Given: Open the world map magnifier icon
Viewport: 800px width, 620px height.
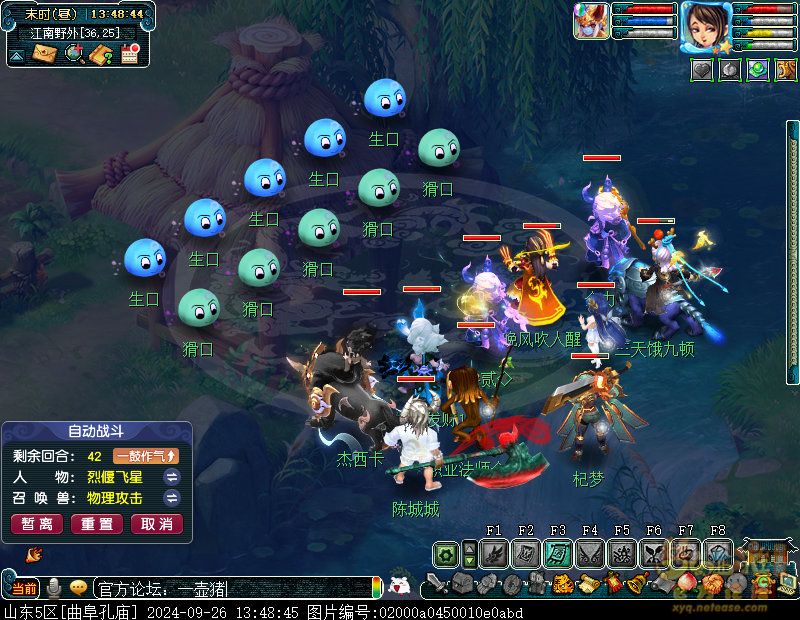Looking at the screenshot, I should (73, 54).
